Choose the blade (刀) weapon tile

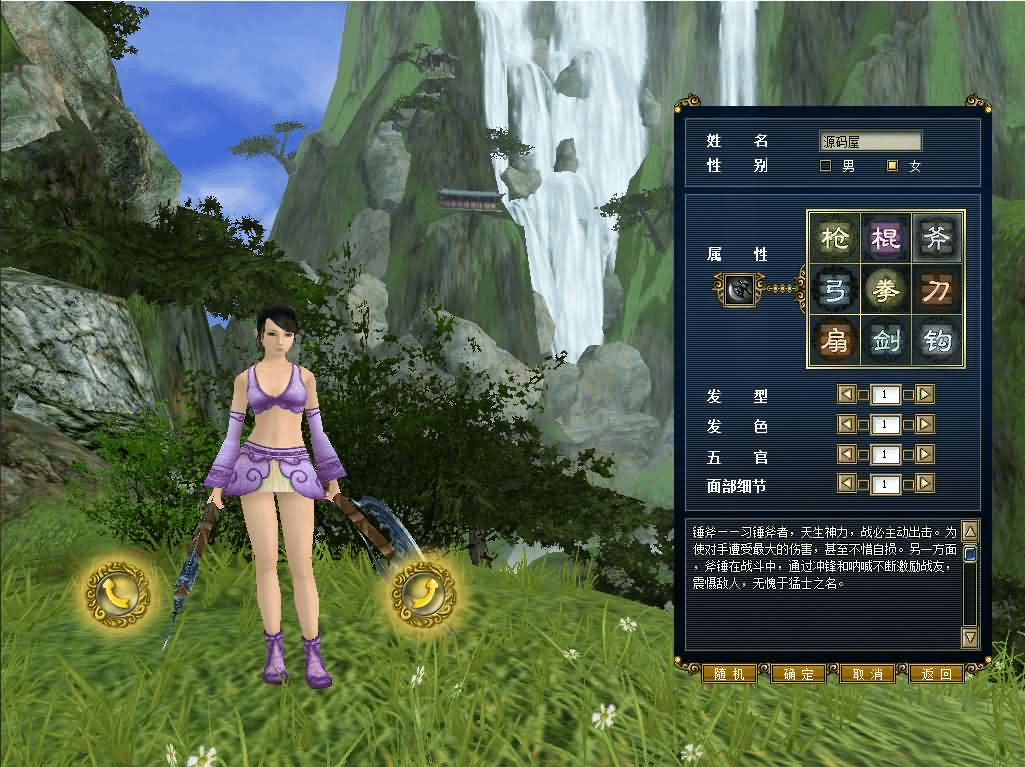pyautogui.click(x=938, y=290)
